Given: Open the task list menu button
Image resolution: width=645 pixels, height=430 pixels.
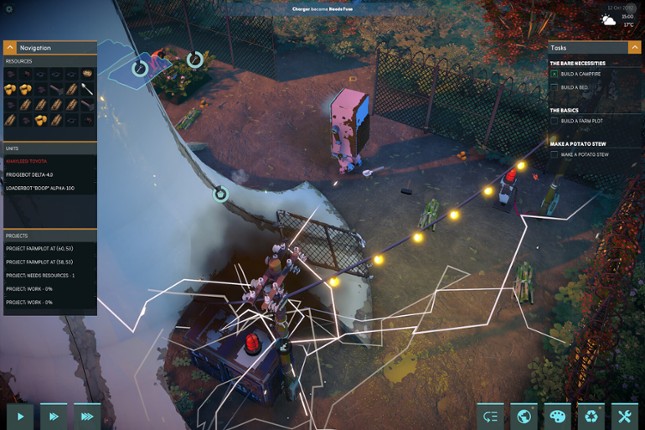Looking at the screenshot, I should click(x=489, y=415).
